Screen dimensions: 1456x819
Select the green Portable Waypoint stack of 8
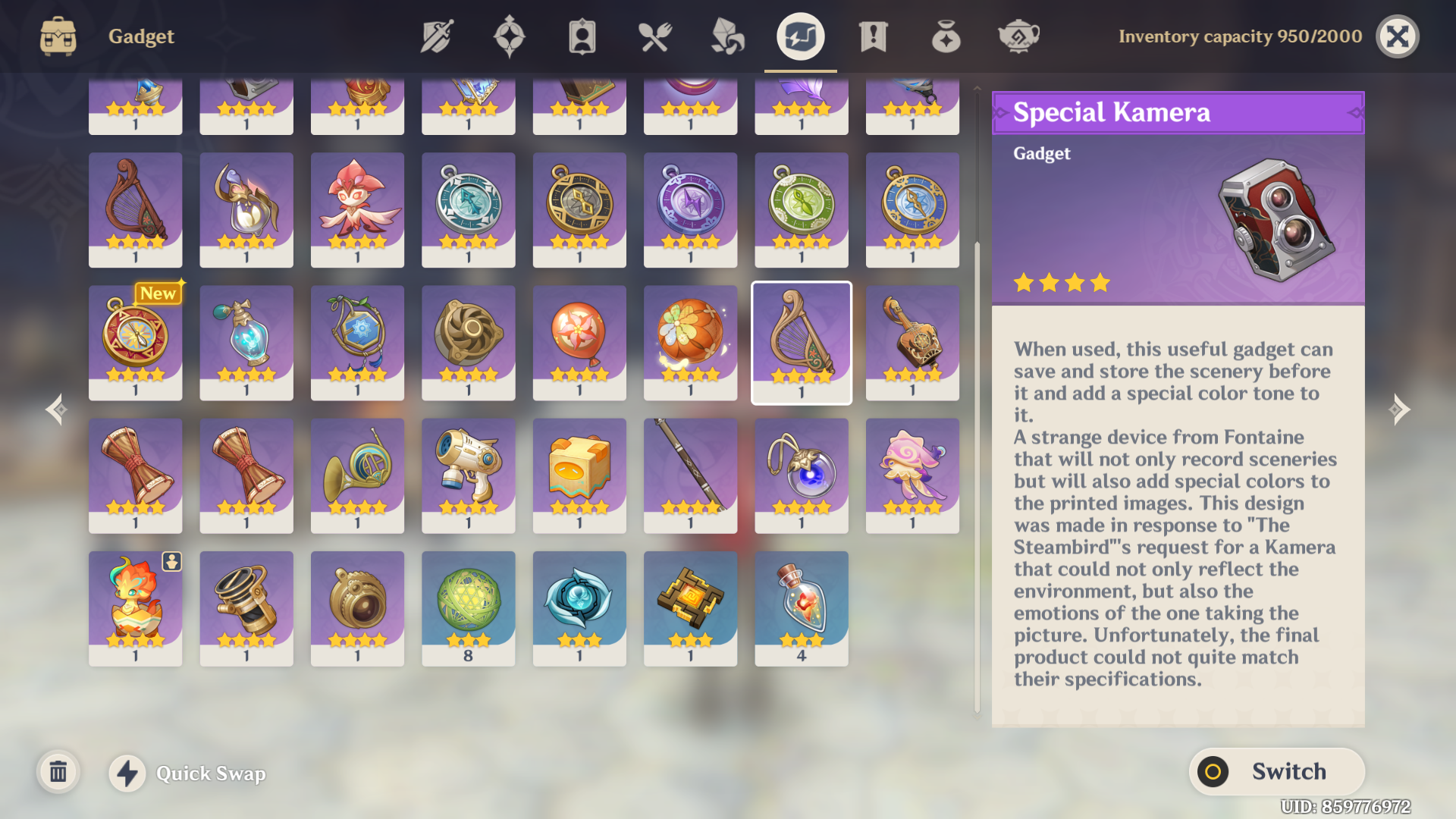[x=468, y=607]
